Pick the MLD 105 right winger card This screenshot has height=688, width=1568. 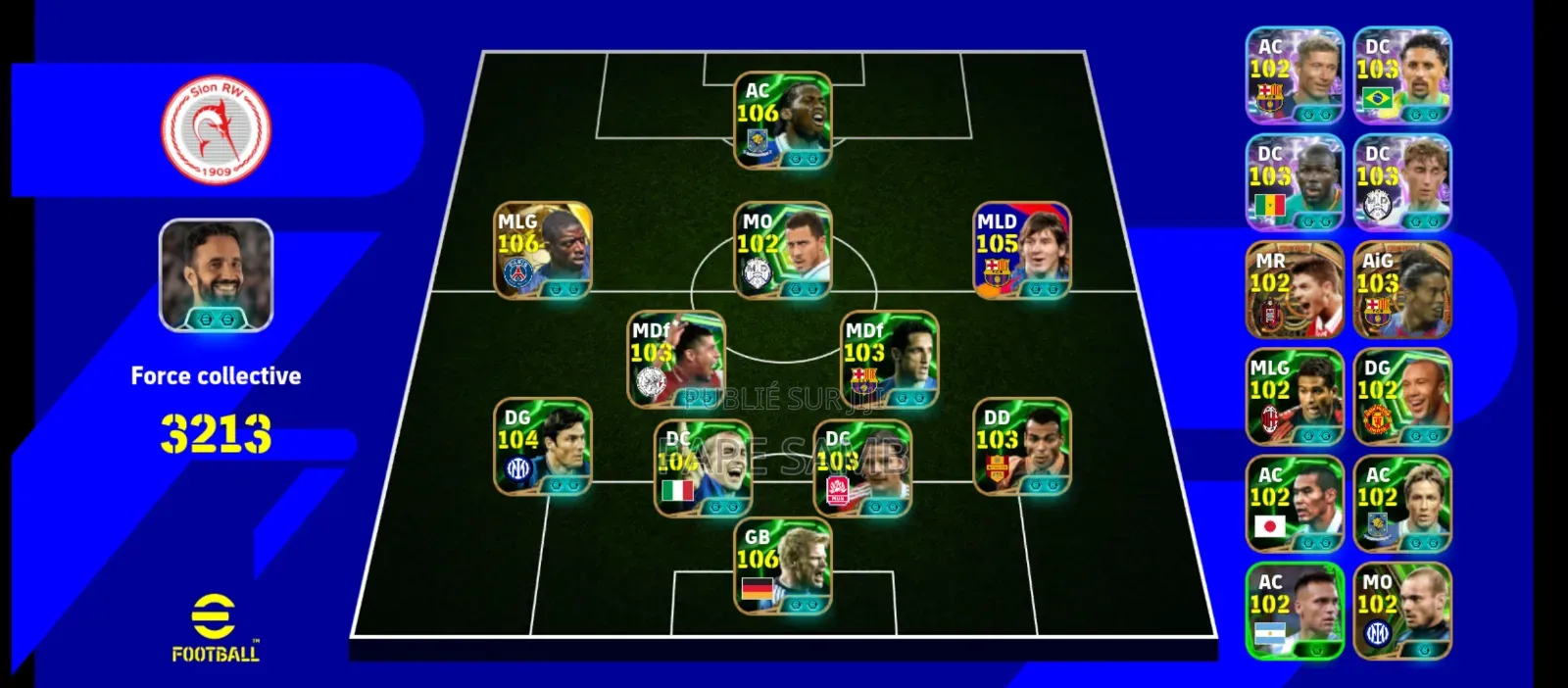click(1021, 250)
